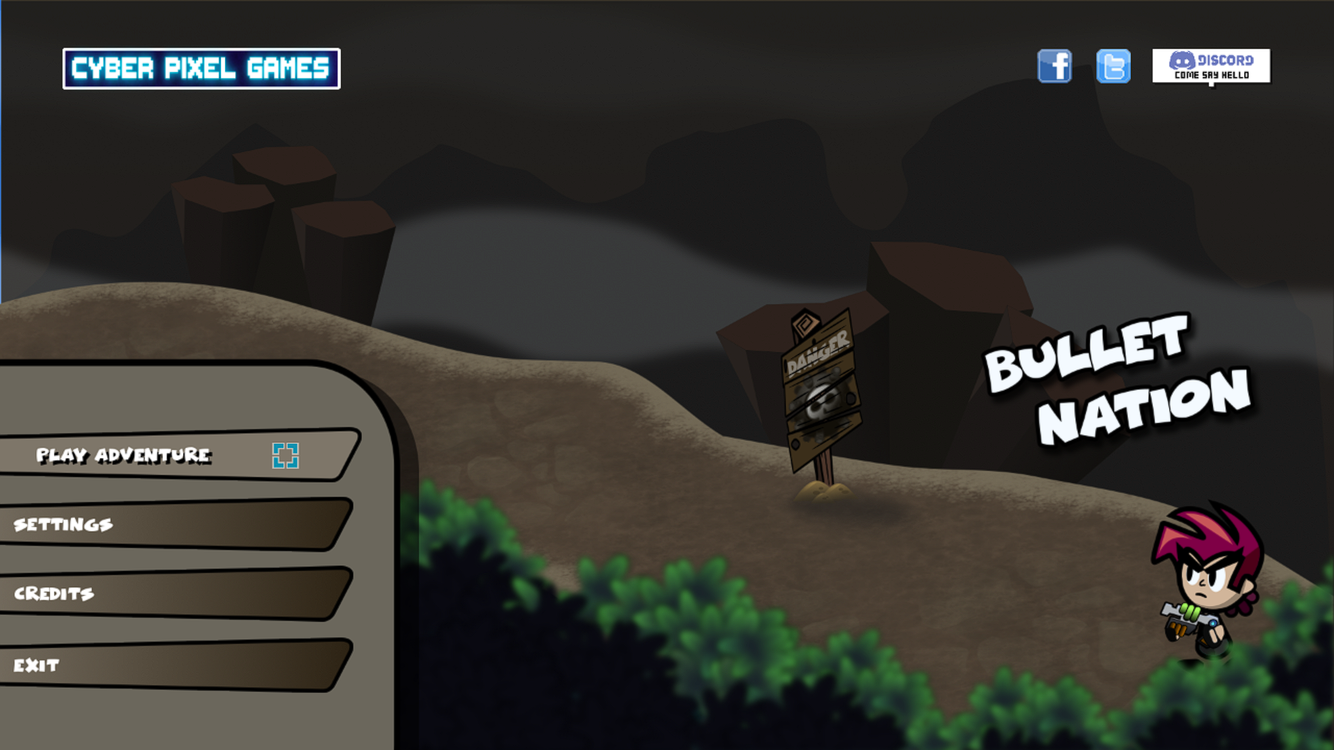Image resolution: width=1334 pixels, height=750 pixels.
Task: Choose the Credits menu option
Action: pos(53,594)
